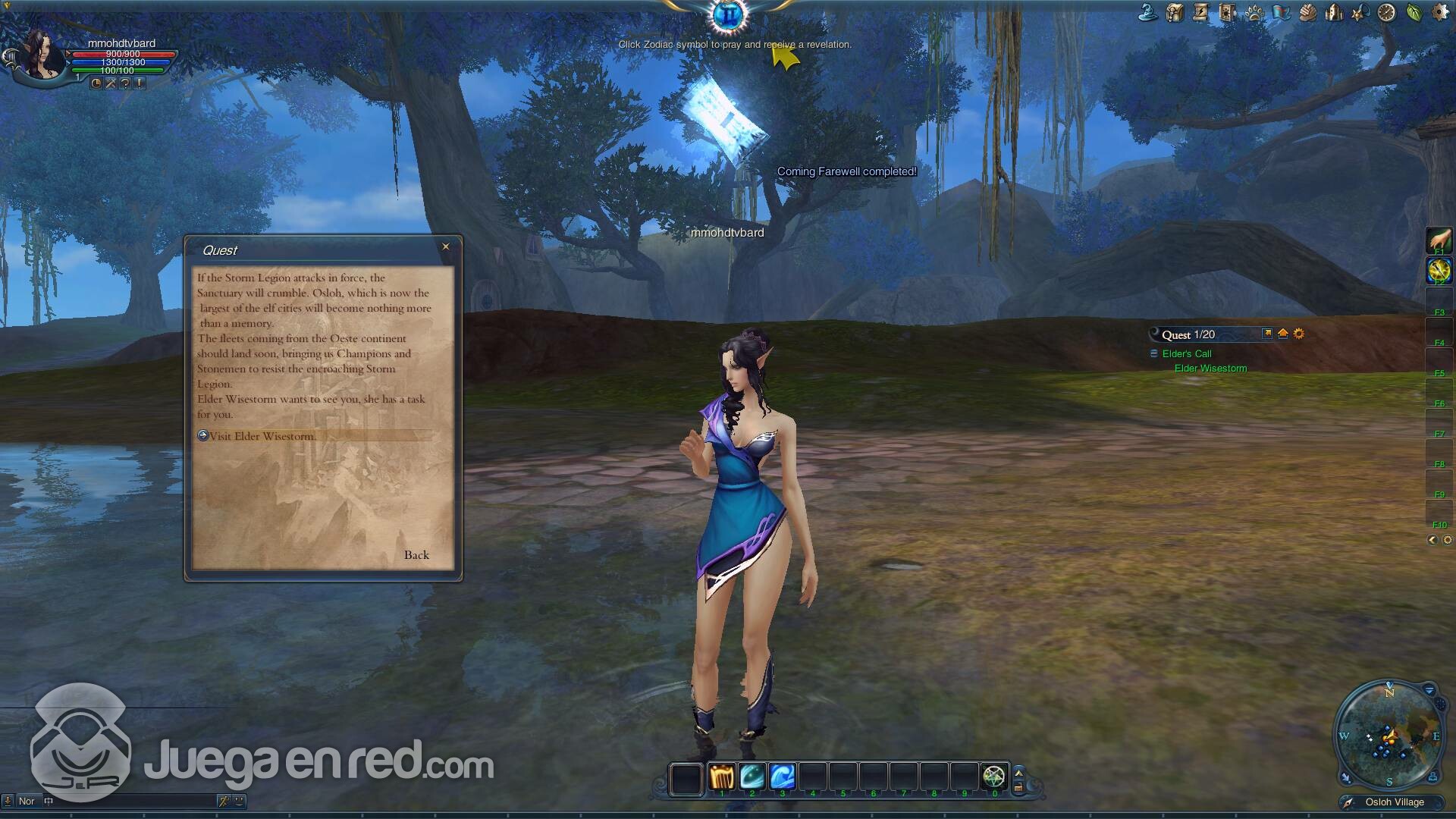The image size is (1456, 819).
Task: Open the paw print pet menu
Action: click(1254, 13)
